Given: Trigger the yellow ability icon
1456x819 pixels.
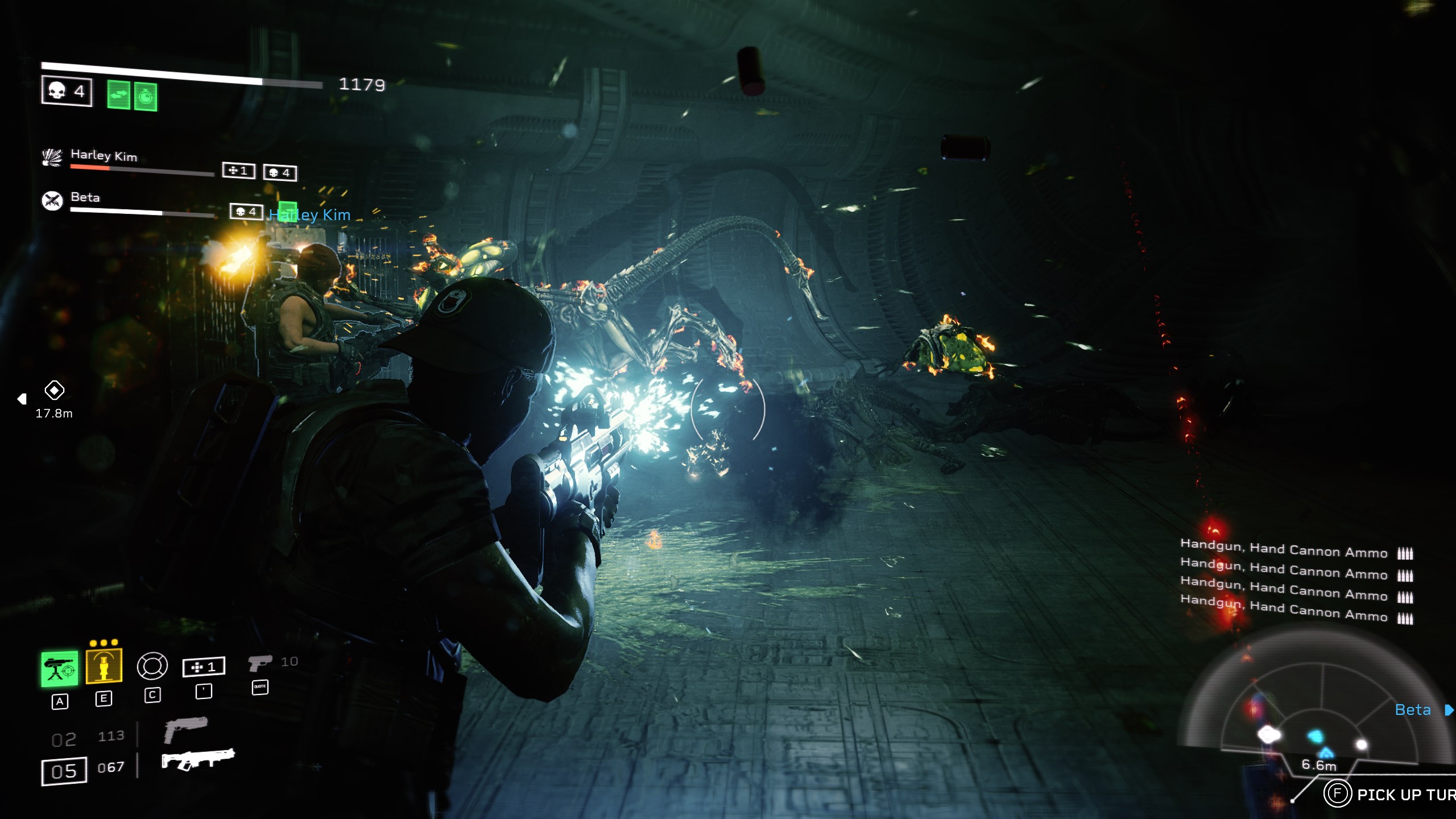Looking at the screenshot, I should tap(104, 665).
